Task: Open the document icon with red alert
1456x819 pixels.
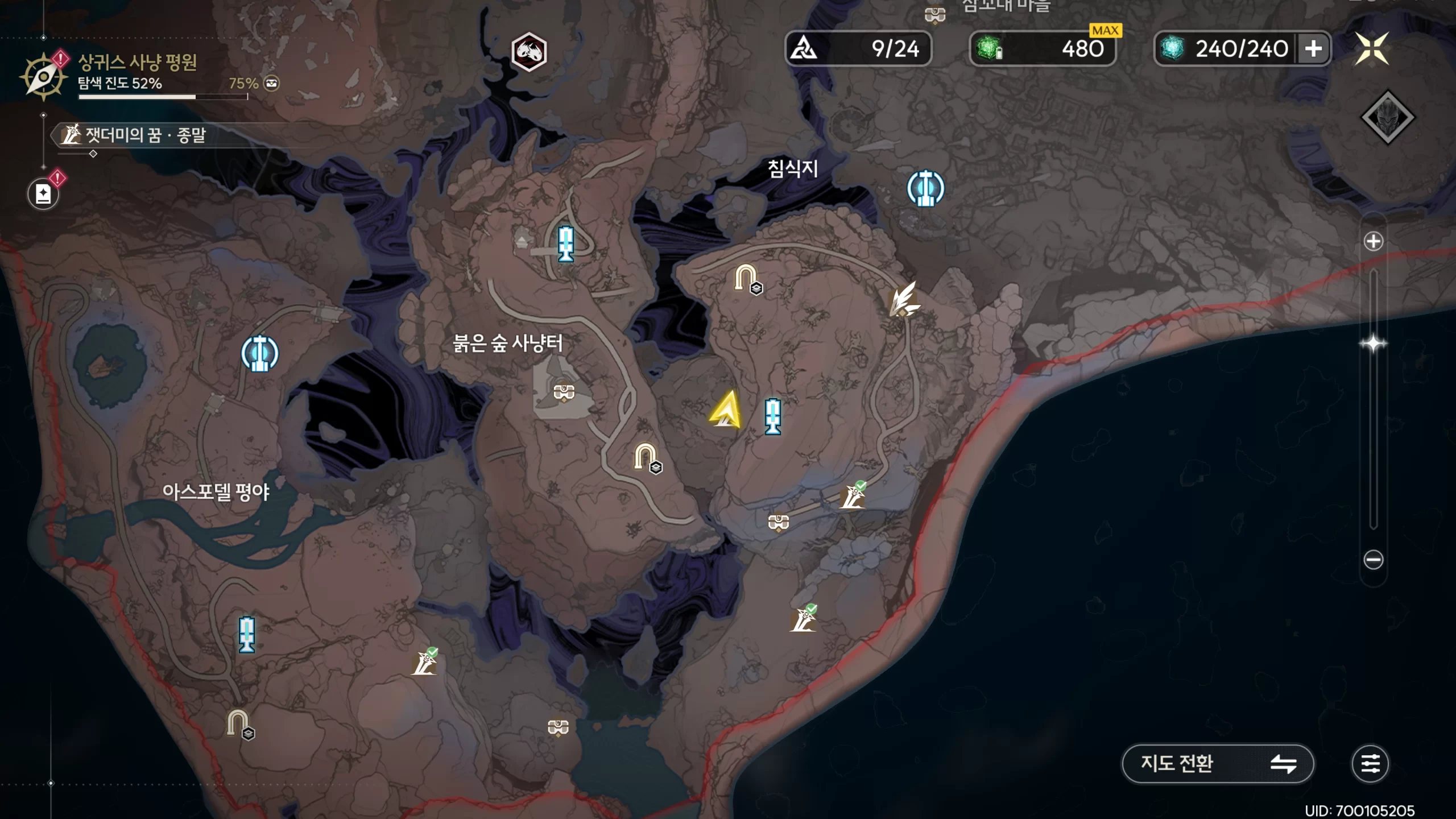Action: tap(43, 194)
